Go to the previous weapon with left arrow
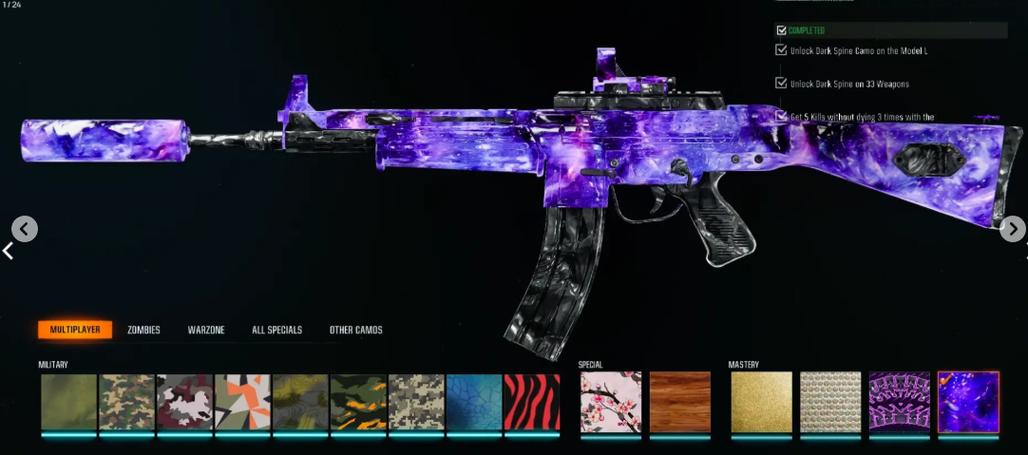This screenshot has width=1028, height=455. tap(25, 229)
